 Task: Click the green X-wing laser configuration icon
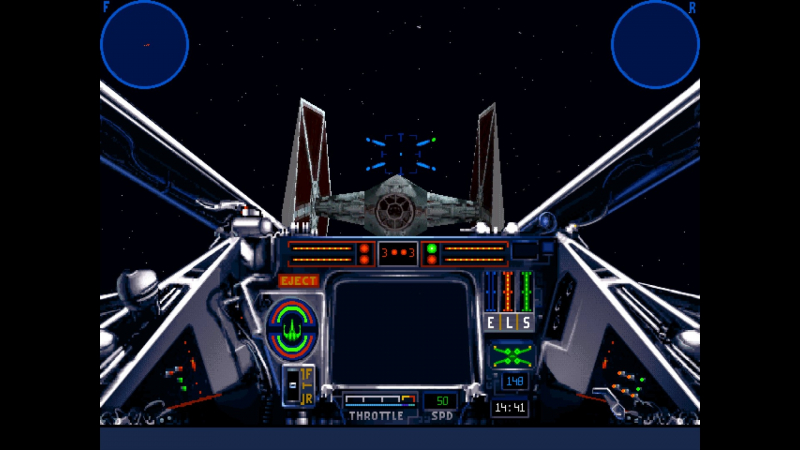coord(512,354)
